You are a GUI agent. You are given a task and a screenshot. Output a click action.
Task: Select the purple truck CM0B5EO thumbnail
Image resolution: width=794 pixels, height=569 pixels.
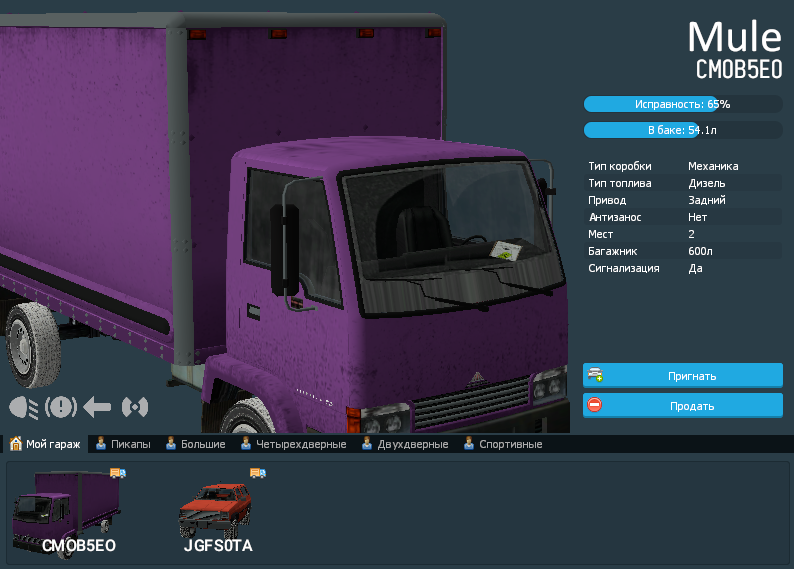pyautogui.click(x=67, y=511)
